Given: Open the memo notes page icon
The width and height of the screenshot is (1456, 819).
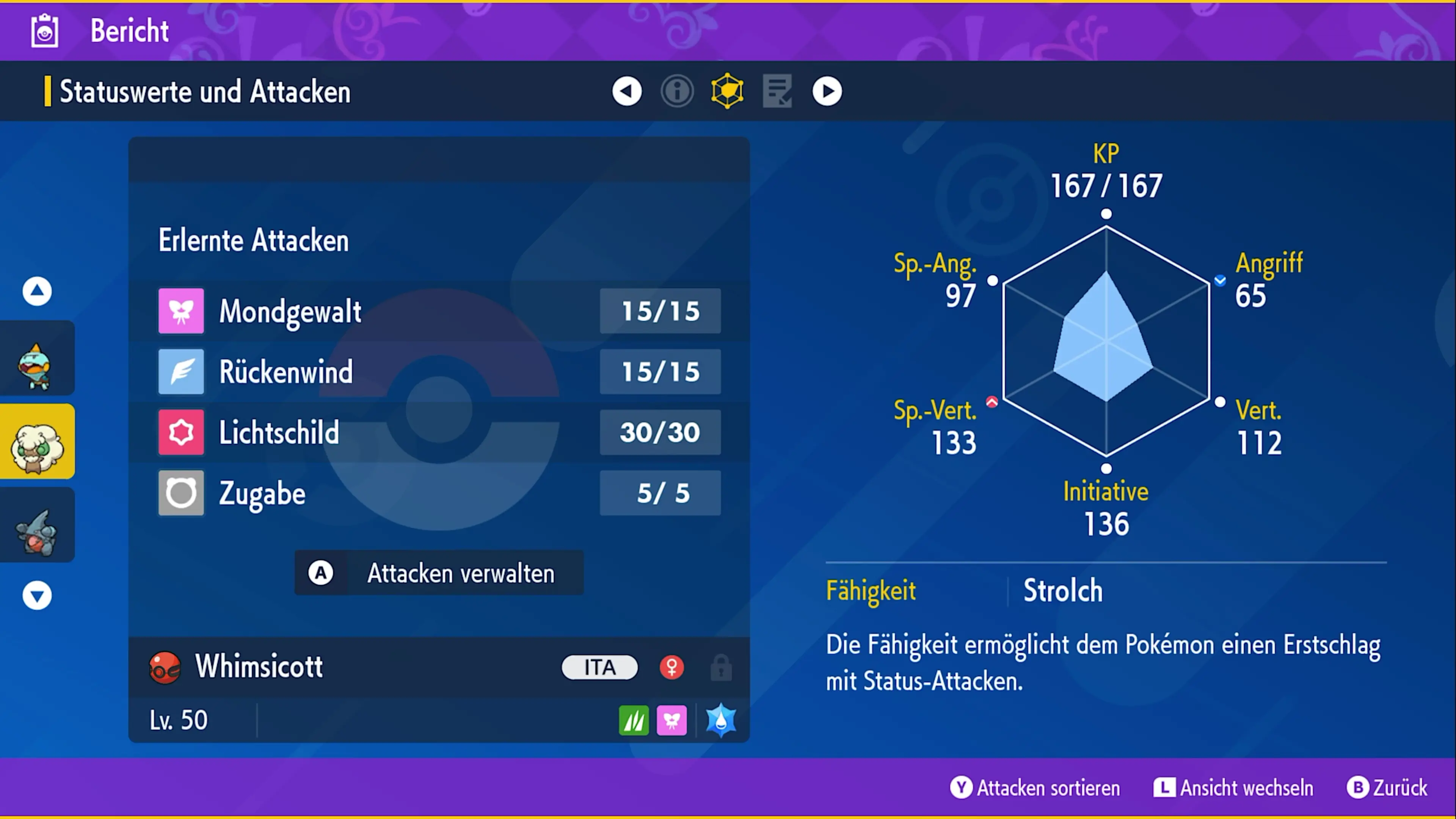Looking at the screenshot, I should (777, 91).
